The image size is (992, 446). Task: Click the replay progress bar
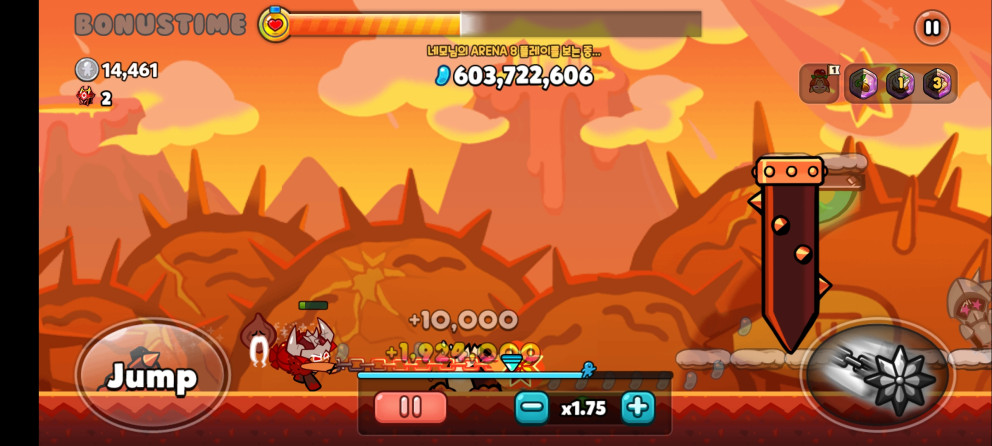(x=514, y=376)
